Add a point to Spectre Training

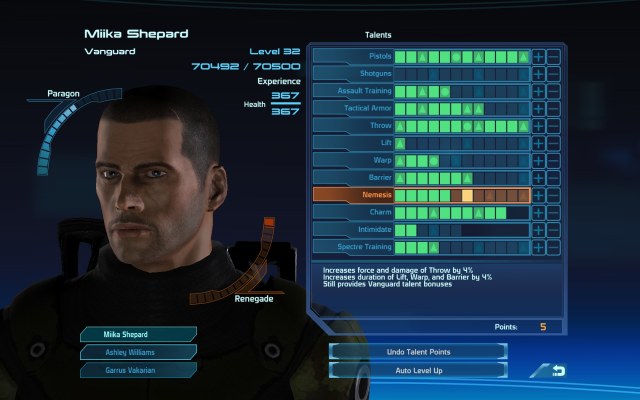(x=538, y=247)
